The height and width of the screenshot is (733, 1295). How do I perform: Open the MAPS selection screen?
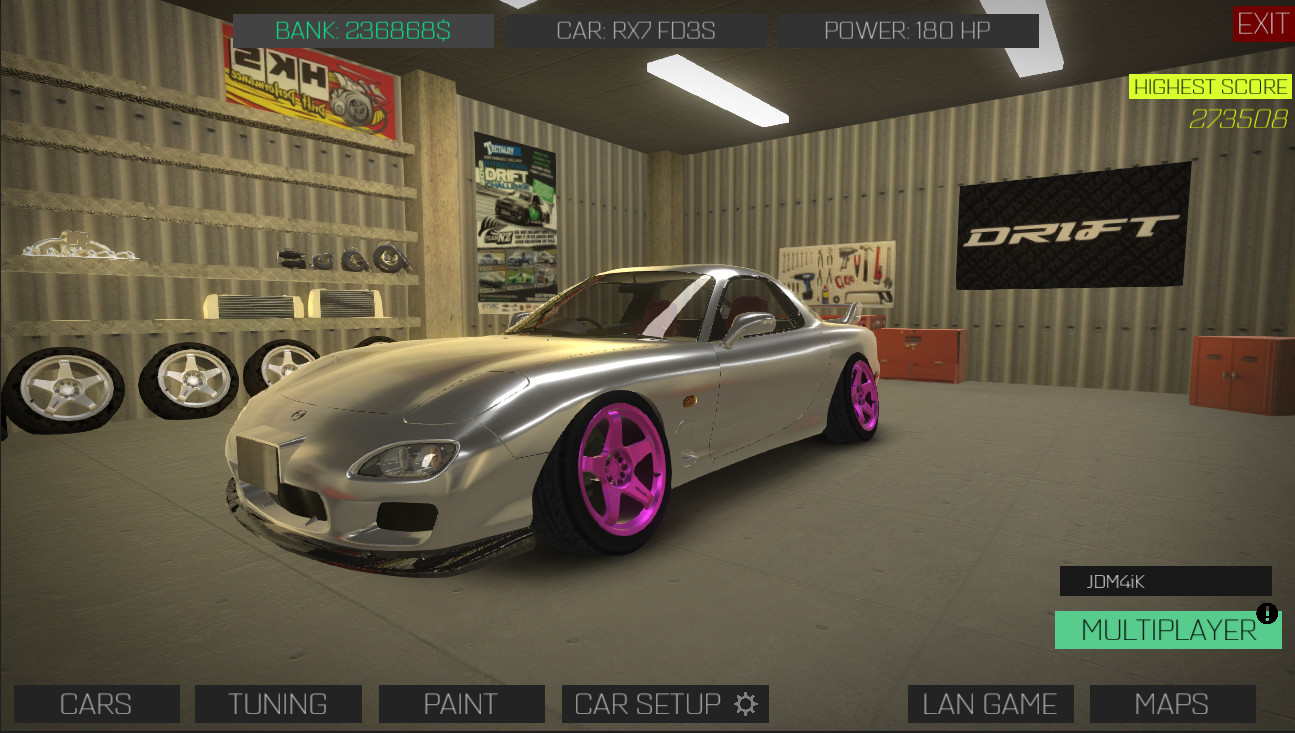tap(1172, 703)
